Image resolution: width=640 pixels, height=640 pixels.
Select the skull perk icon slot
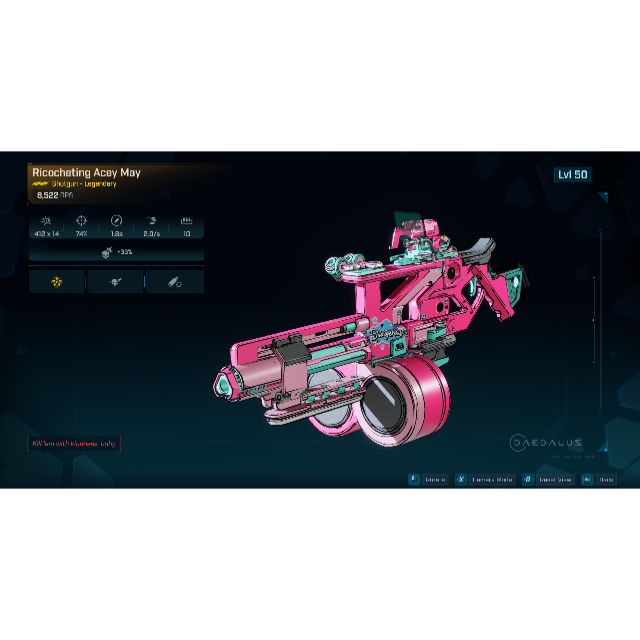point(115,282)
